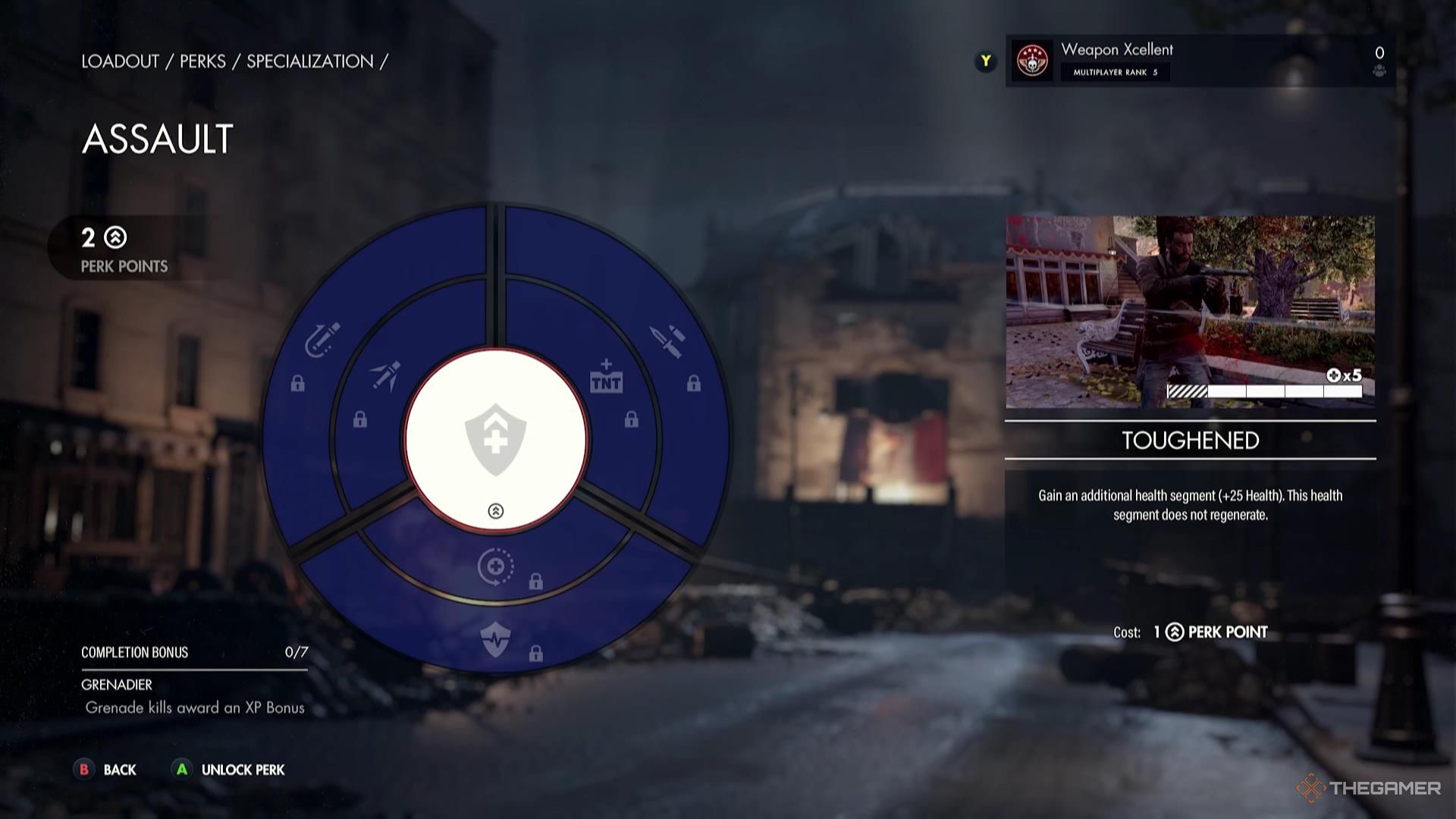
Task: Open the LOADOUT breadcrumb entry
Action: pyautogui.click(x=120, y=61)
